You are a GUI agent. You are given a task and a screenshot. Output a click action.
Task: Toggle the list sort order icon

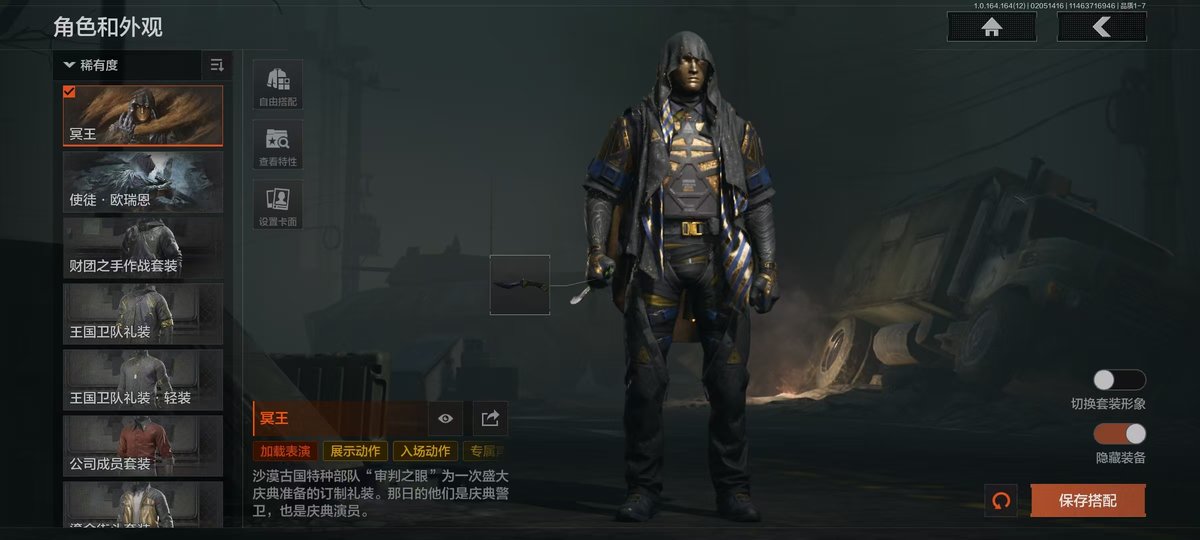pos(217,65)
